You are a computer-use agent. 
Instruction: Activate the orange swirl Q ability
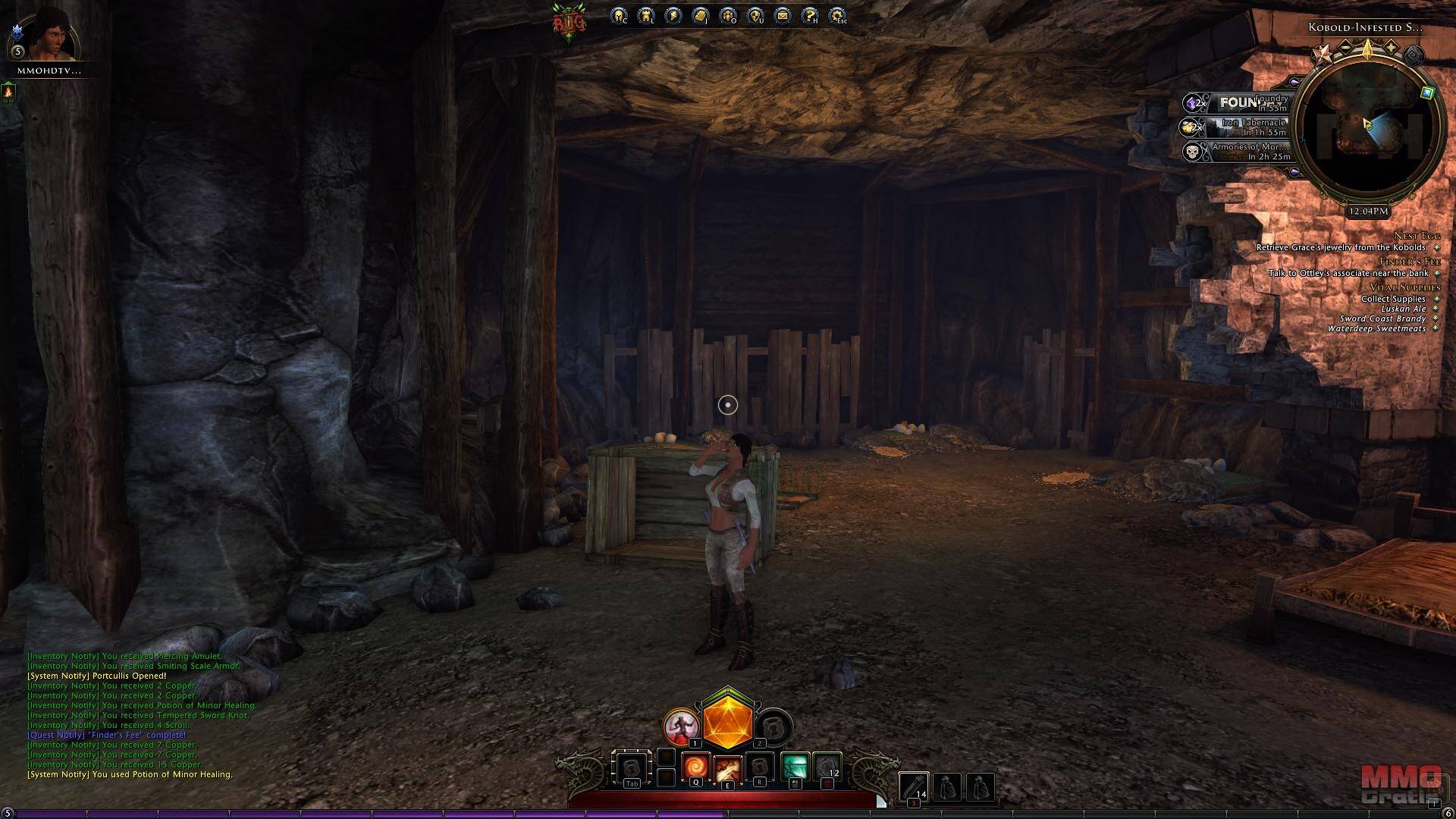[x=695, y=767]
